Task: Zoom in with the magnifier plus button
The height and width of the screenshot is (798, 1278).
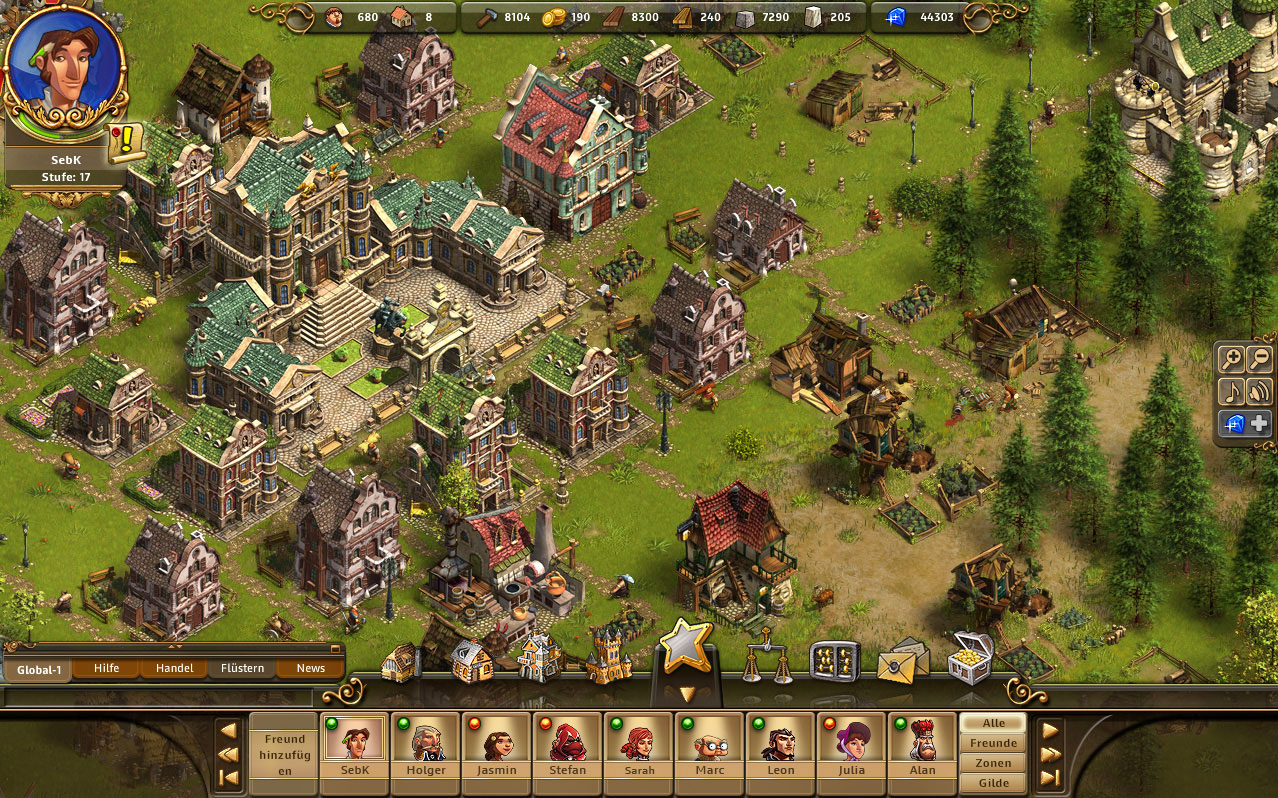Action: click(1231, 360)
